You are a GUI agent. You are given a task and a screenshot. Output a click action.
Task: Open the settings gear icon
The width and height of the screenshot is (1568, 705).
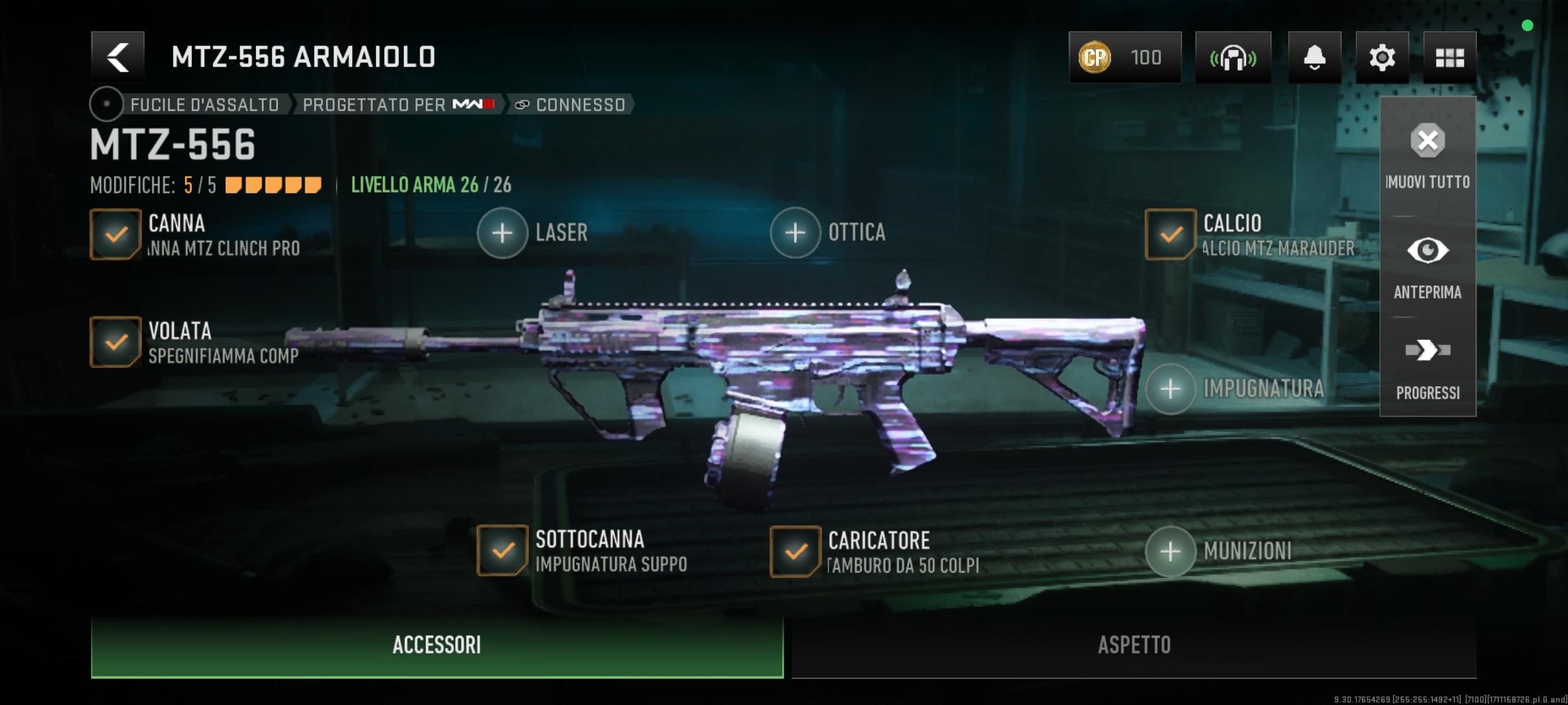[1382, 58]
